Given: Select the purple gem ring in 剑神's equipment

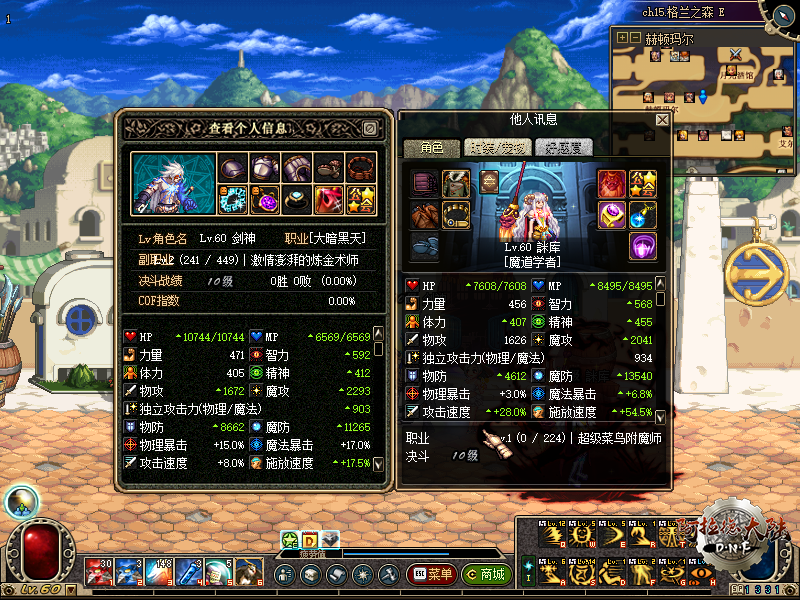Looking at the screenshot, I should click(266, 198).
